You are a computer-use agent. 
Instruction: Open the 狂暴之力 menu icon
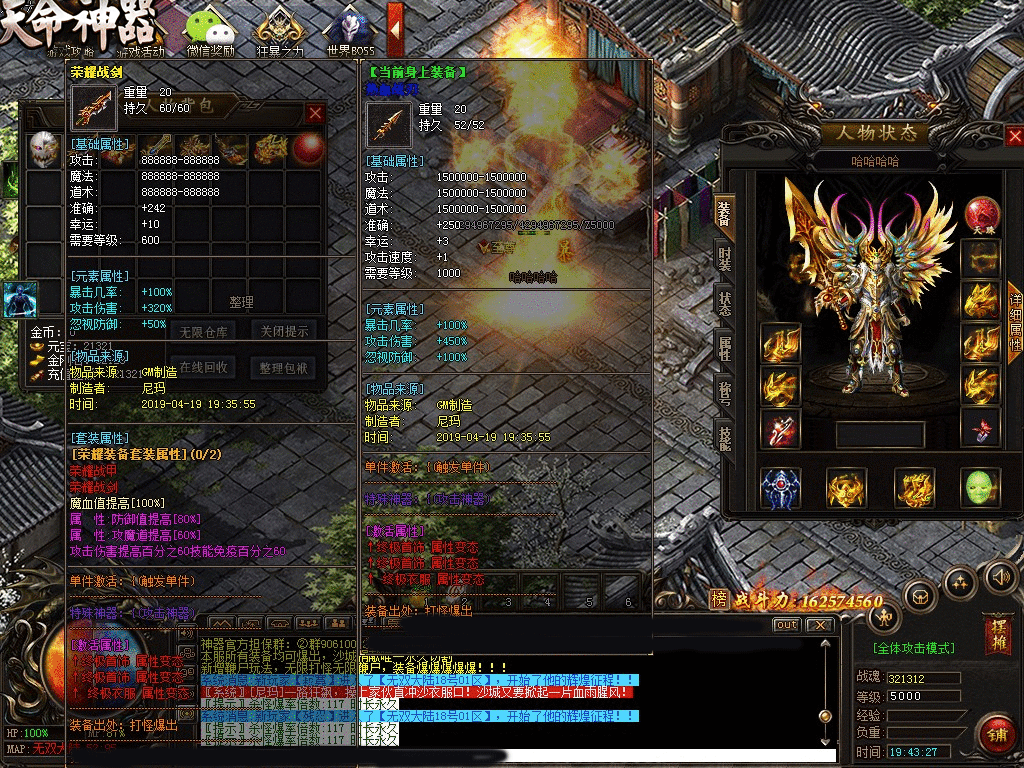(x=279, y=30)
